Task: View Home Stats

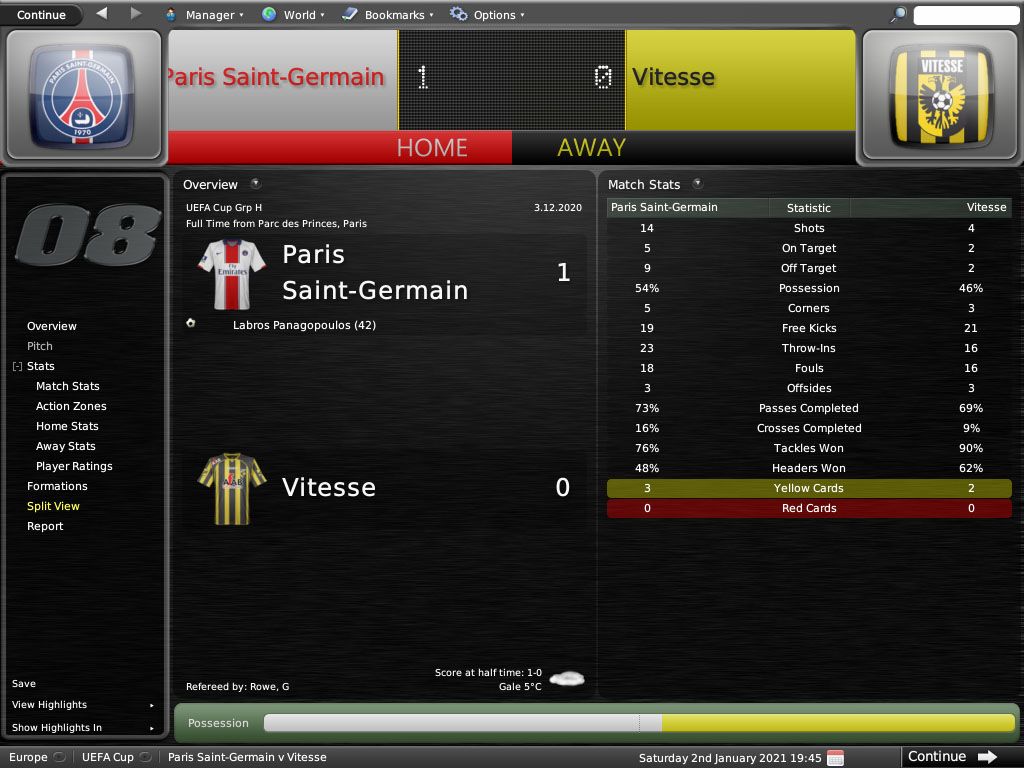Action: pos(67,426)
